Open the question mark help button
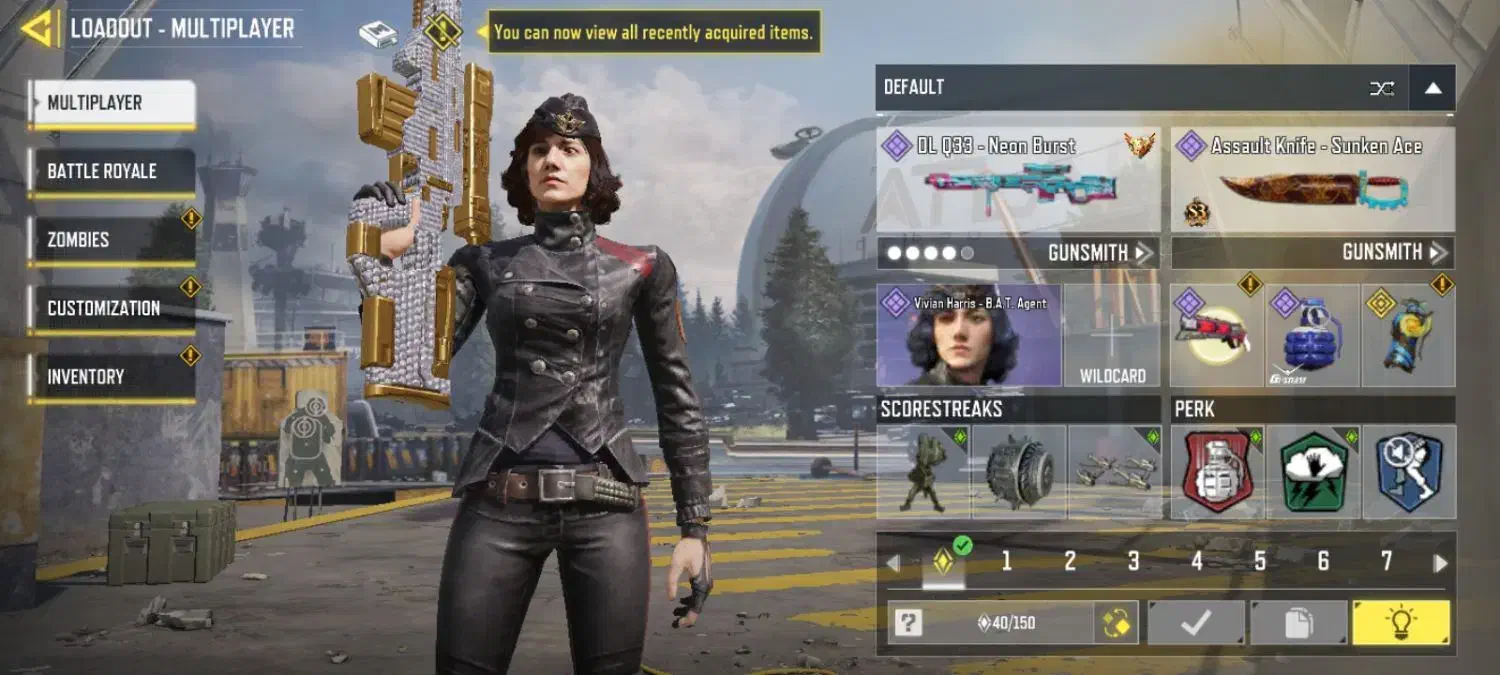1500x675 pixels. 908,624
